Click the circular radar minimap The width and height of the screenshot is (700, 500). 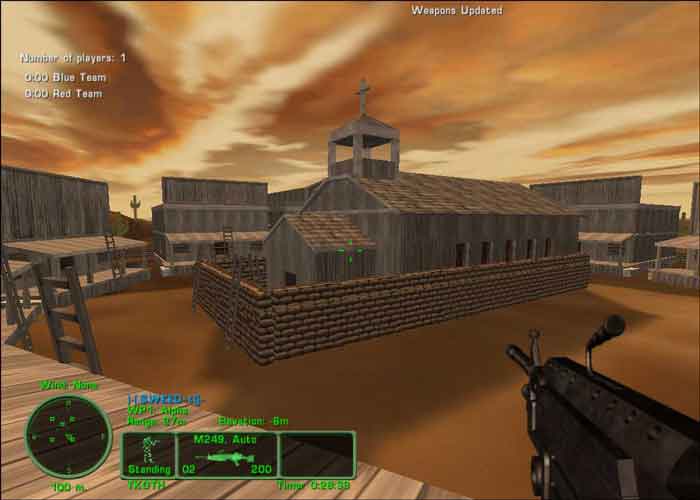[x=68, y=437]
